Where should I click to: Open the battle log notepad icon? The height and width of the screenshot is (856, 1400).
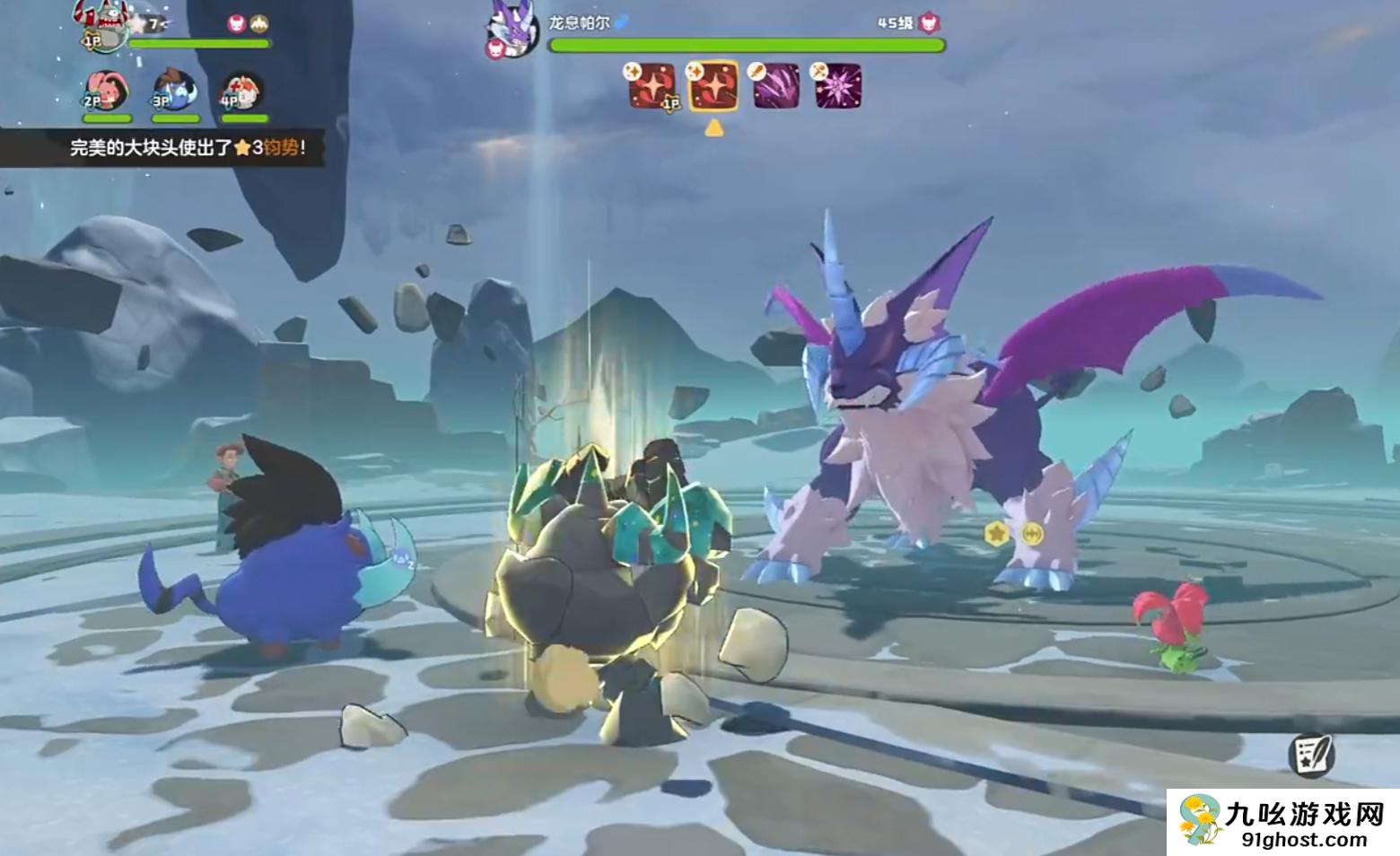click(x=1311, y=755)
